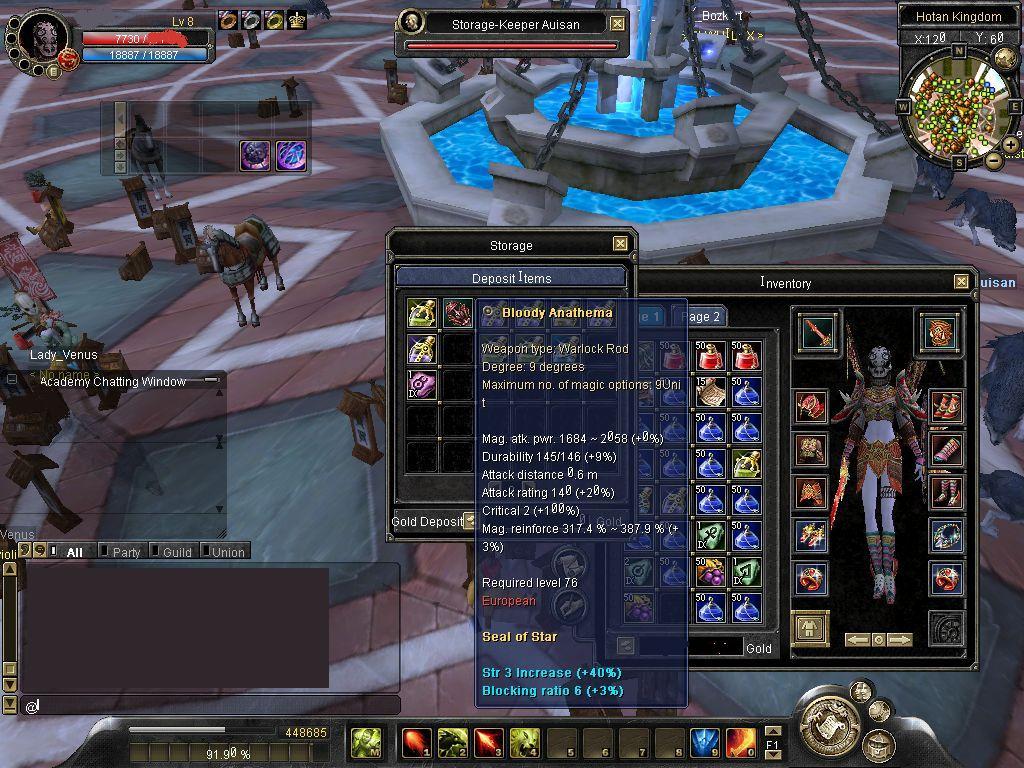Close the Storage-Keeper Auisan target panel
This screenshot has height=768, width=1024.
click(x=618, y=24)
